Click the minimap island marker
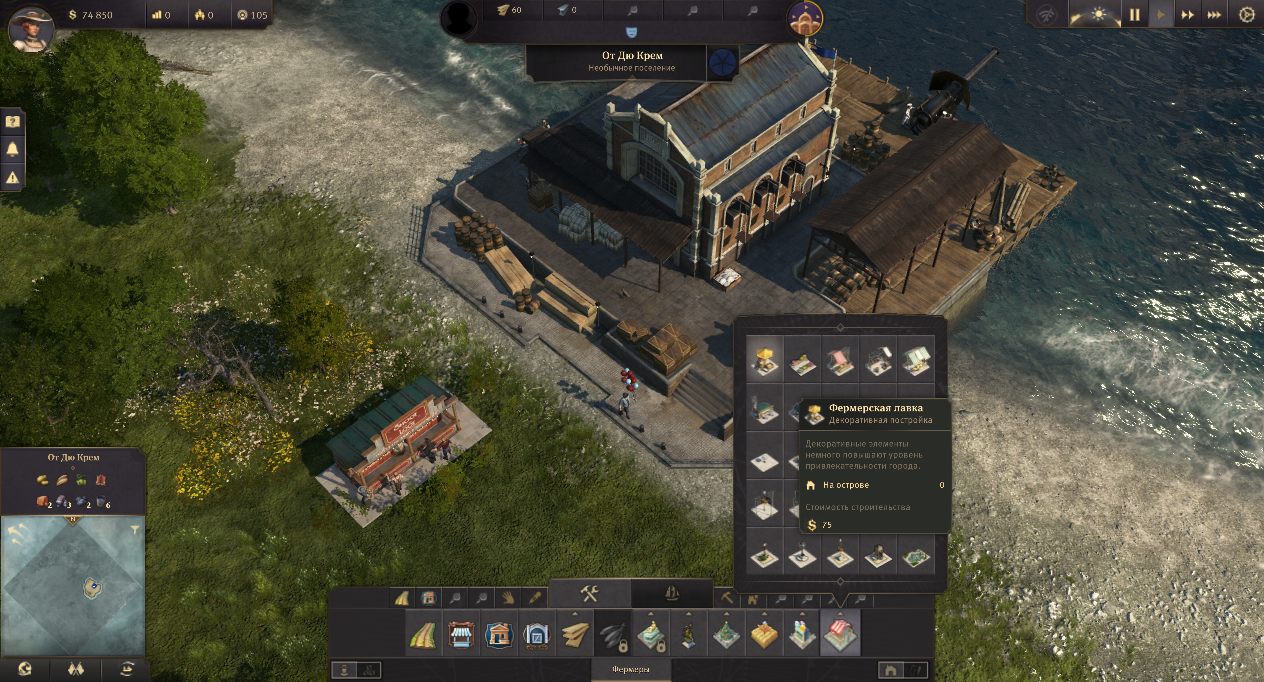Viewport: 1264px width, 682px height. [90, 587]
